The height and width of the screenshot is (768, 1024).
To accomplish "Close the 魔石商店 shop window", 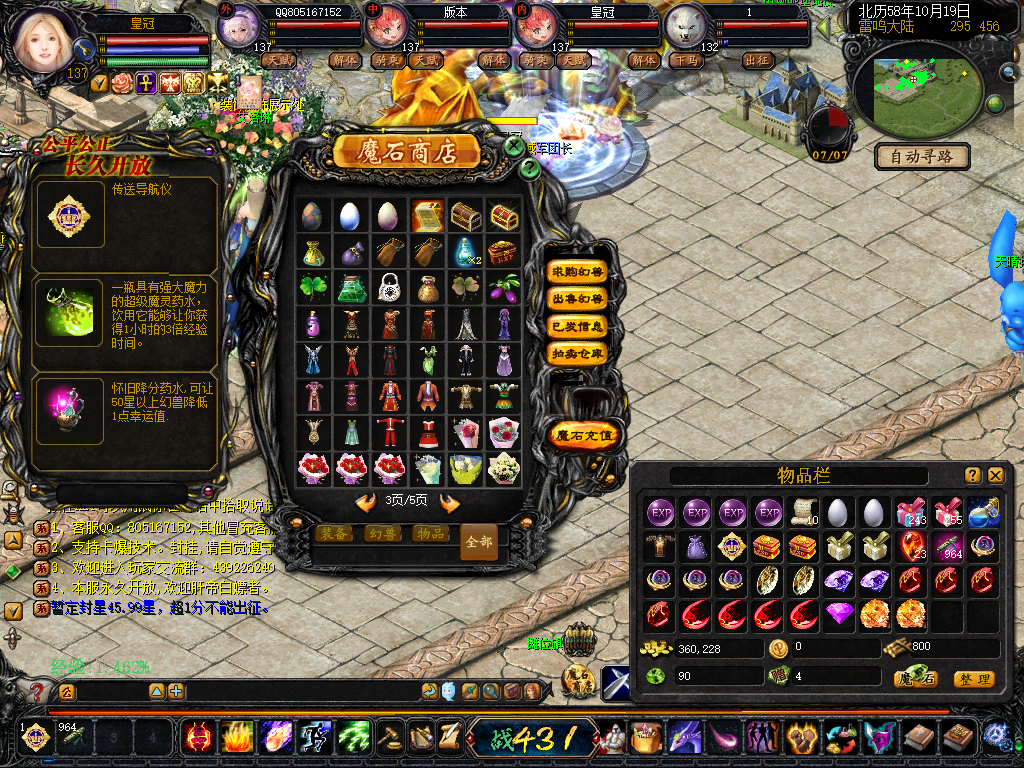I will [514, 146].
